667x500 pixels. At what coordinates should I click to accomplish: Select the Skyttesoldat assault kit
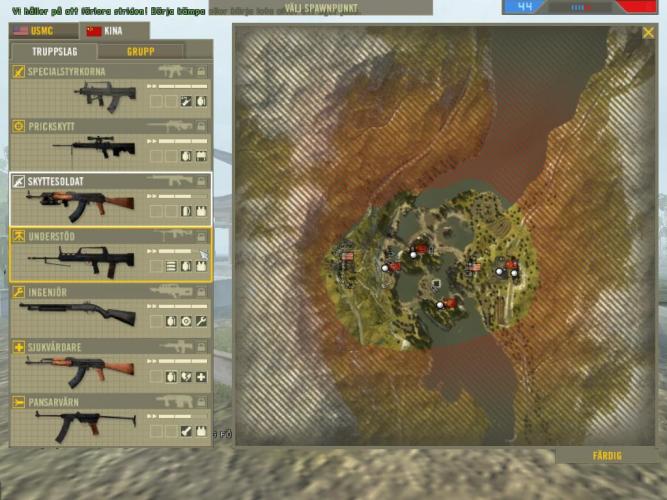tap(109, 199)
